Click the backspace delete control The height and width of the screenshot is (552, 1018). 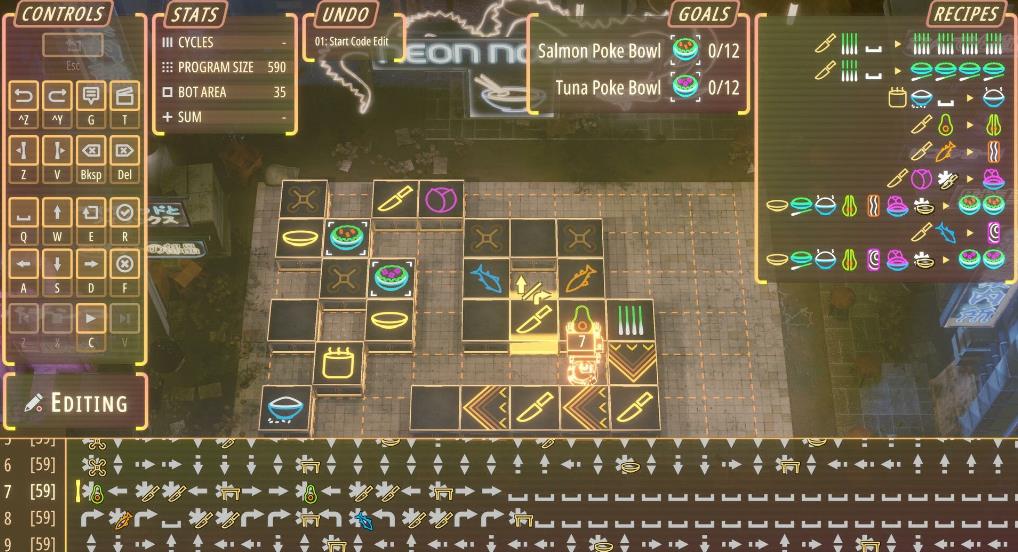[90, 153]
